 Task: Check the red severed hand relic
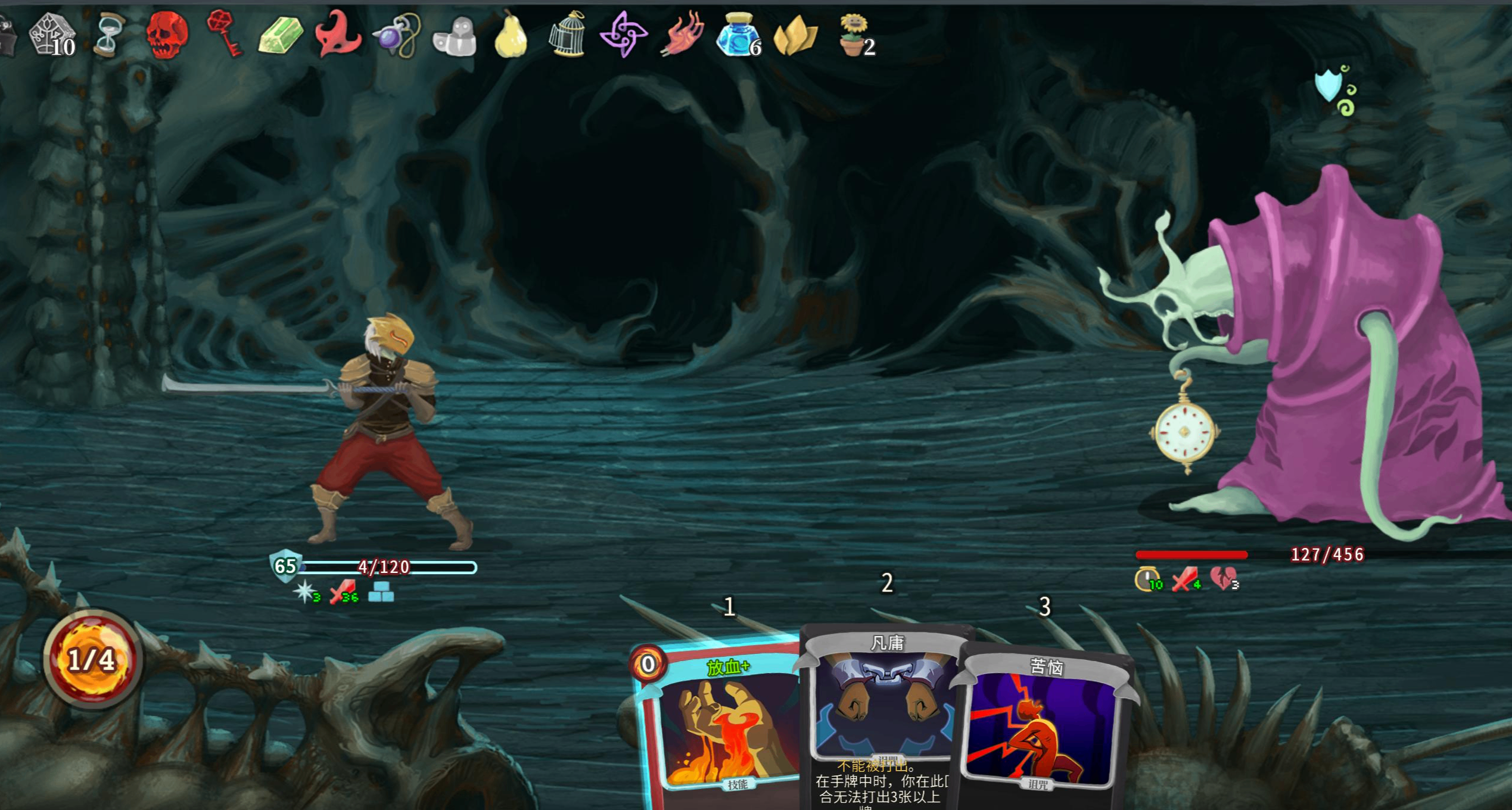tap(682, 35)
